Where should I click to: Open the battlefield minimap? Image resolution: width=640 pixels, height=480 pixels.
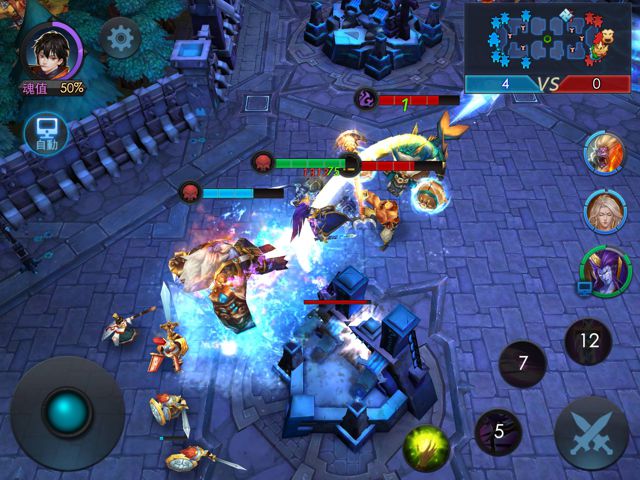point(549,38)
